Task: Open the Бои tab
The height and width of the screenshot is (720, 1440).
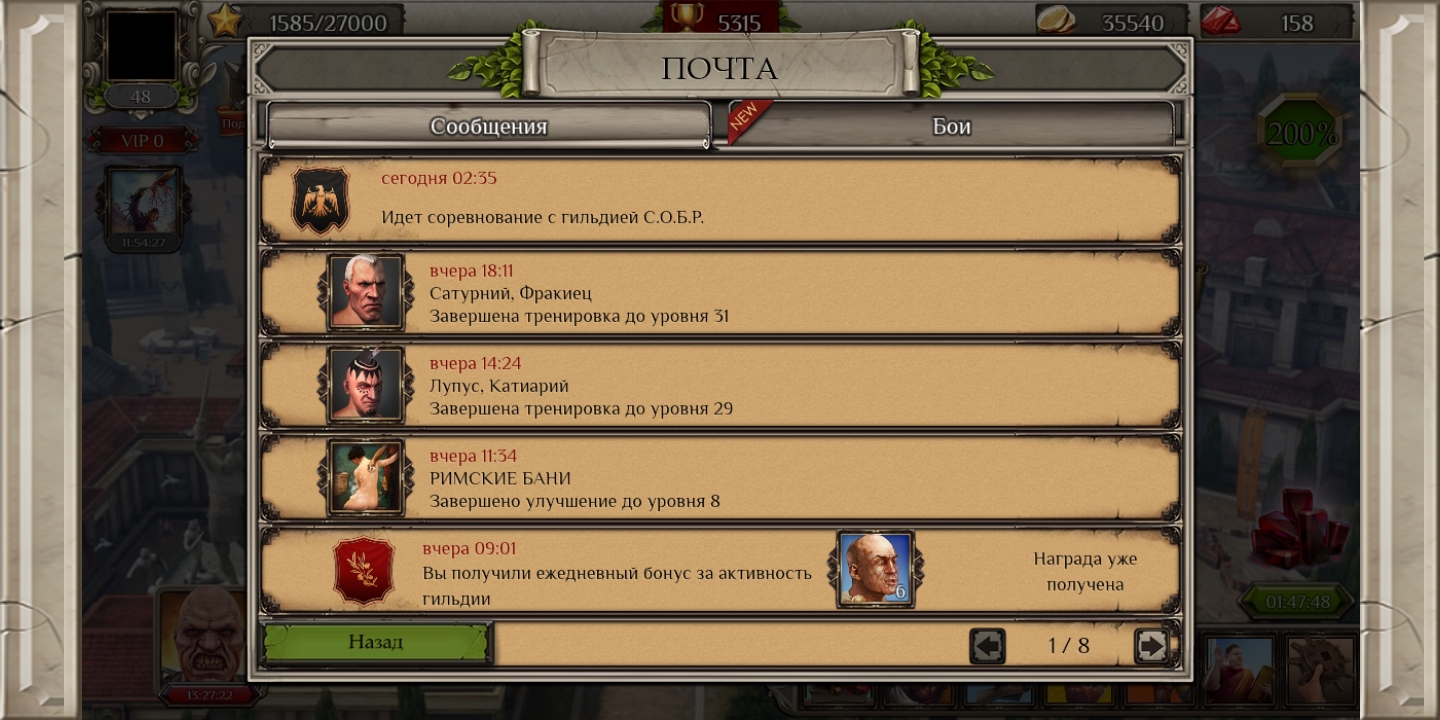Action: [x=951, y=126]
